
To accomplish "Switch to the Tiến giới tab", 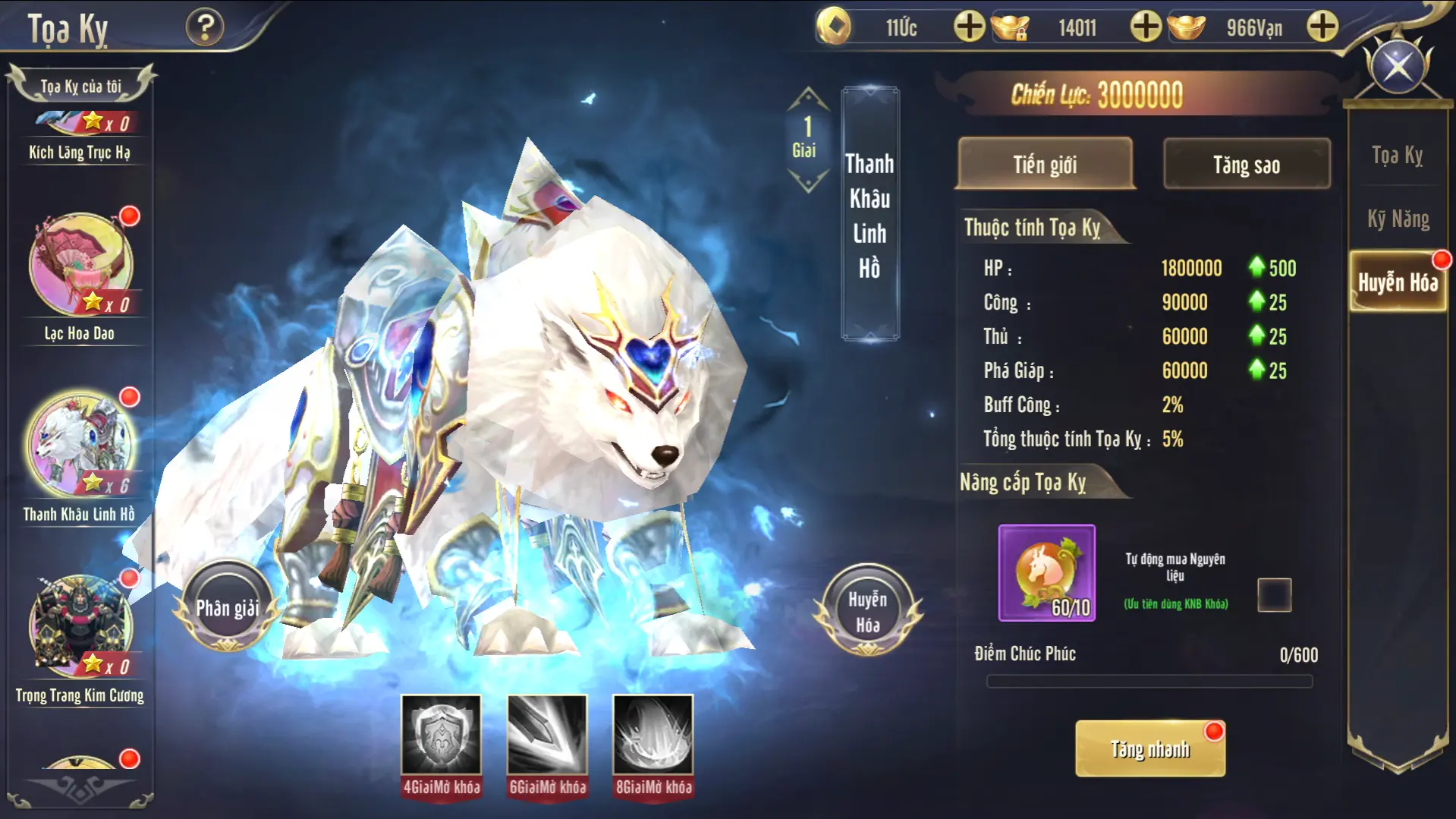I will point(1045,164).
